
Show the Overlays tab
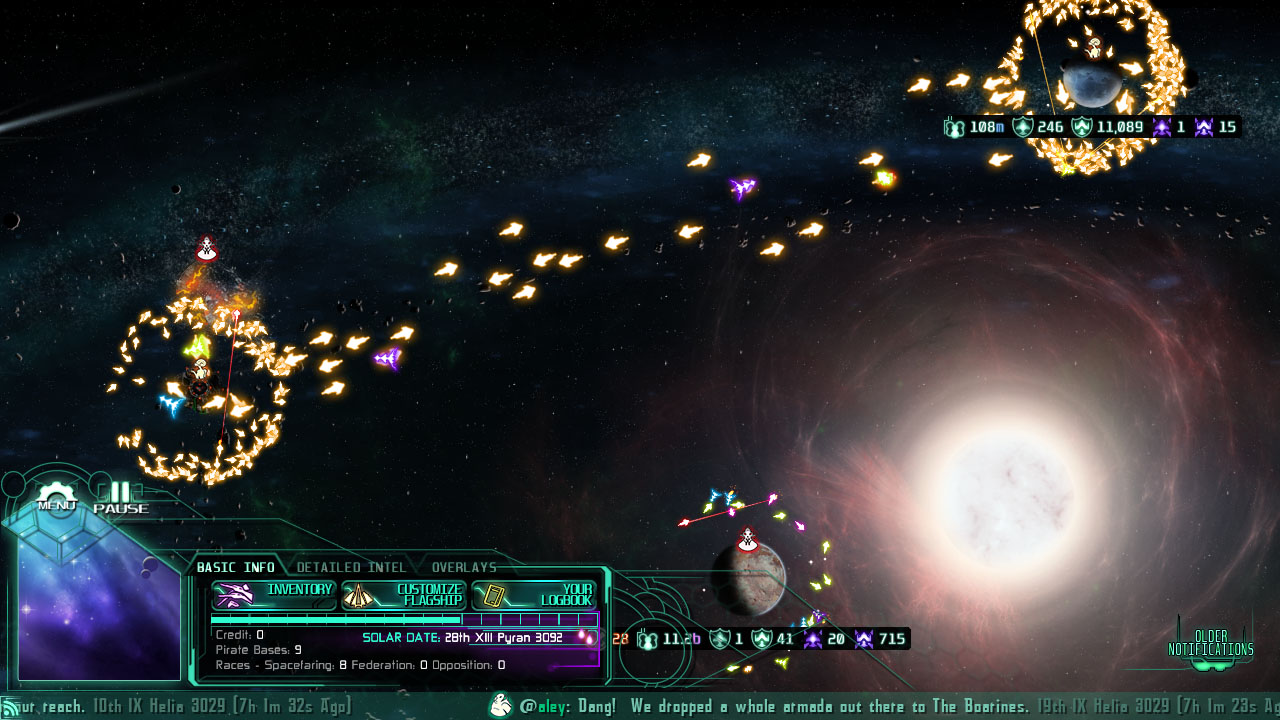tap(463, 567)
